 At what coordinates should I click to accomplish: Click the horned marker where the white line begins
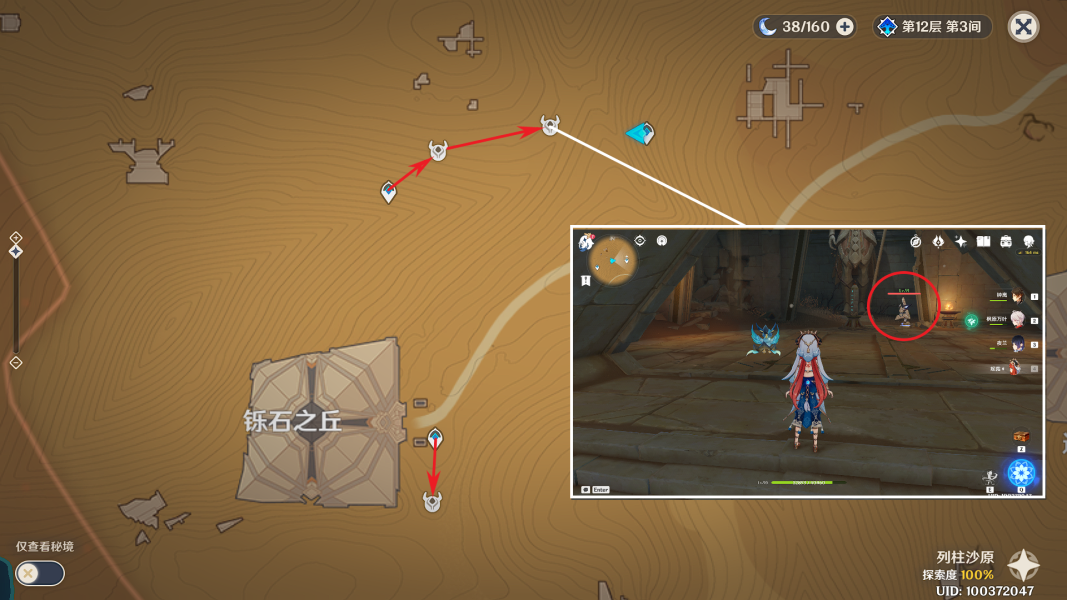pyautogui.click(x=550, y=125)
